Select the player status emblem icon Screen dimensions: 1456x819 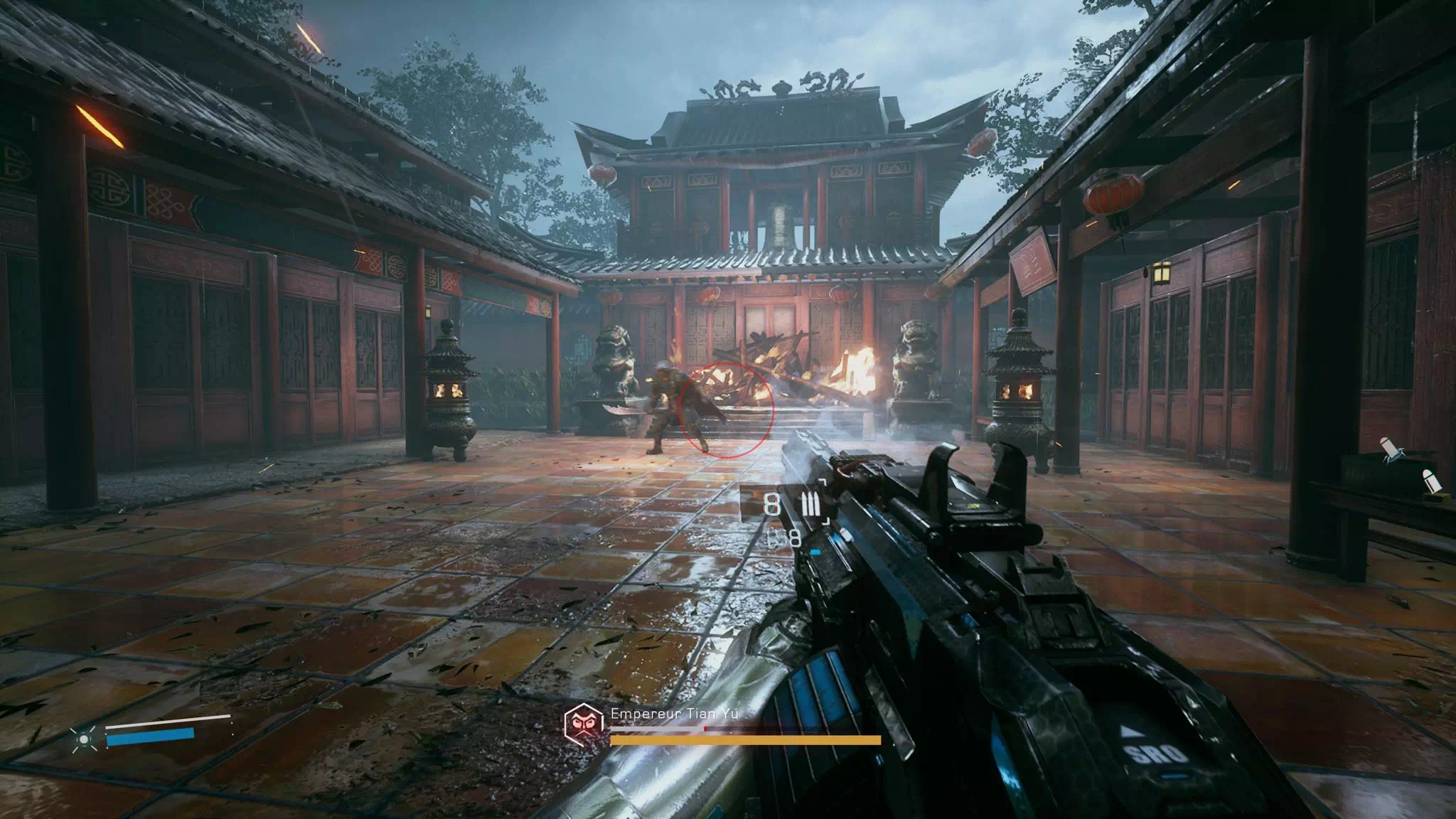tap(84, 739)
